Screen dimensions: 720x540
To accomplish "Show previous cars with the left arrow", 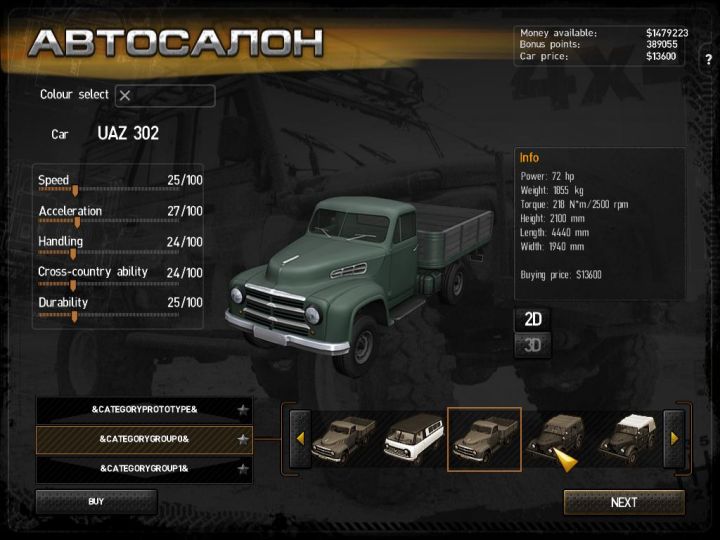I will (x=299, y=438).
